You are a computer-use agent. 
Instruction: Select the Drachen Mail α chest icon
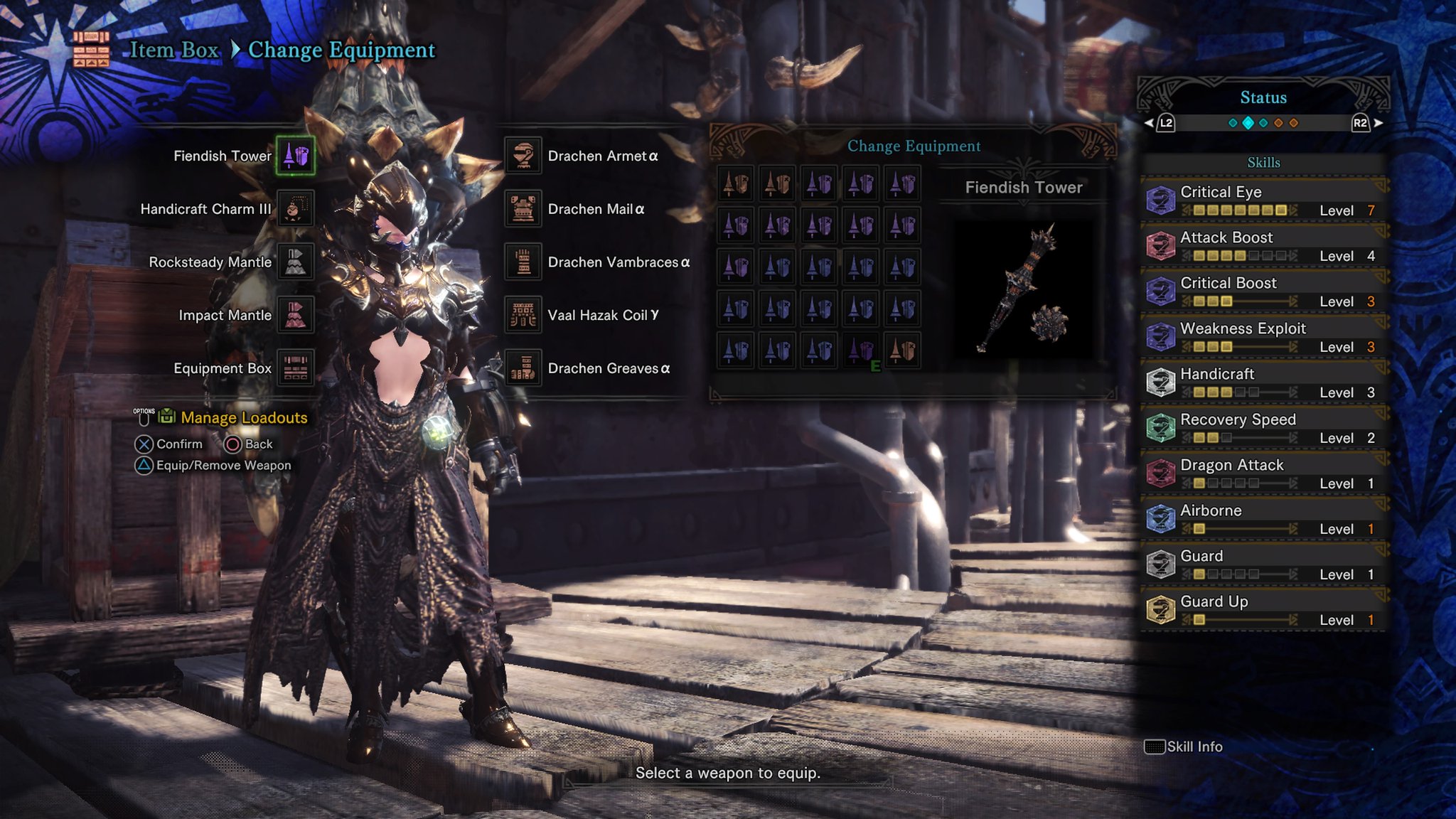[x=524, y=208]
